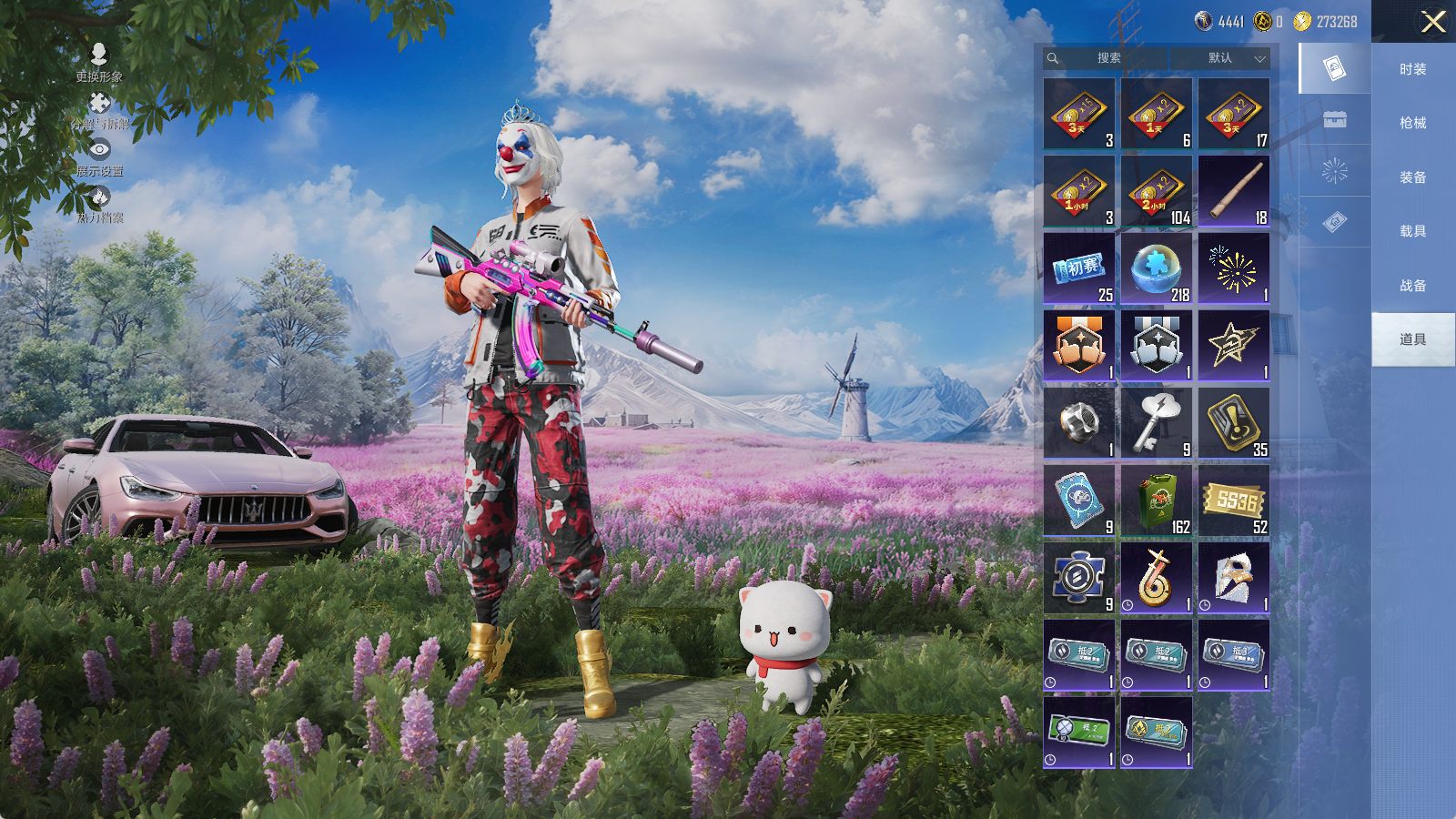Click the 搜索 search field

pyautogui.click(x=1110, y=58)
